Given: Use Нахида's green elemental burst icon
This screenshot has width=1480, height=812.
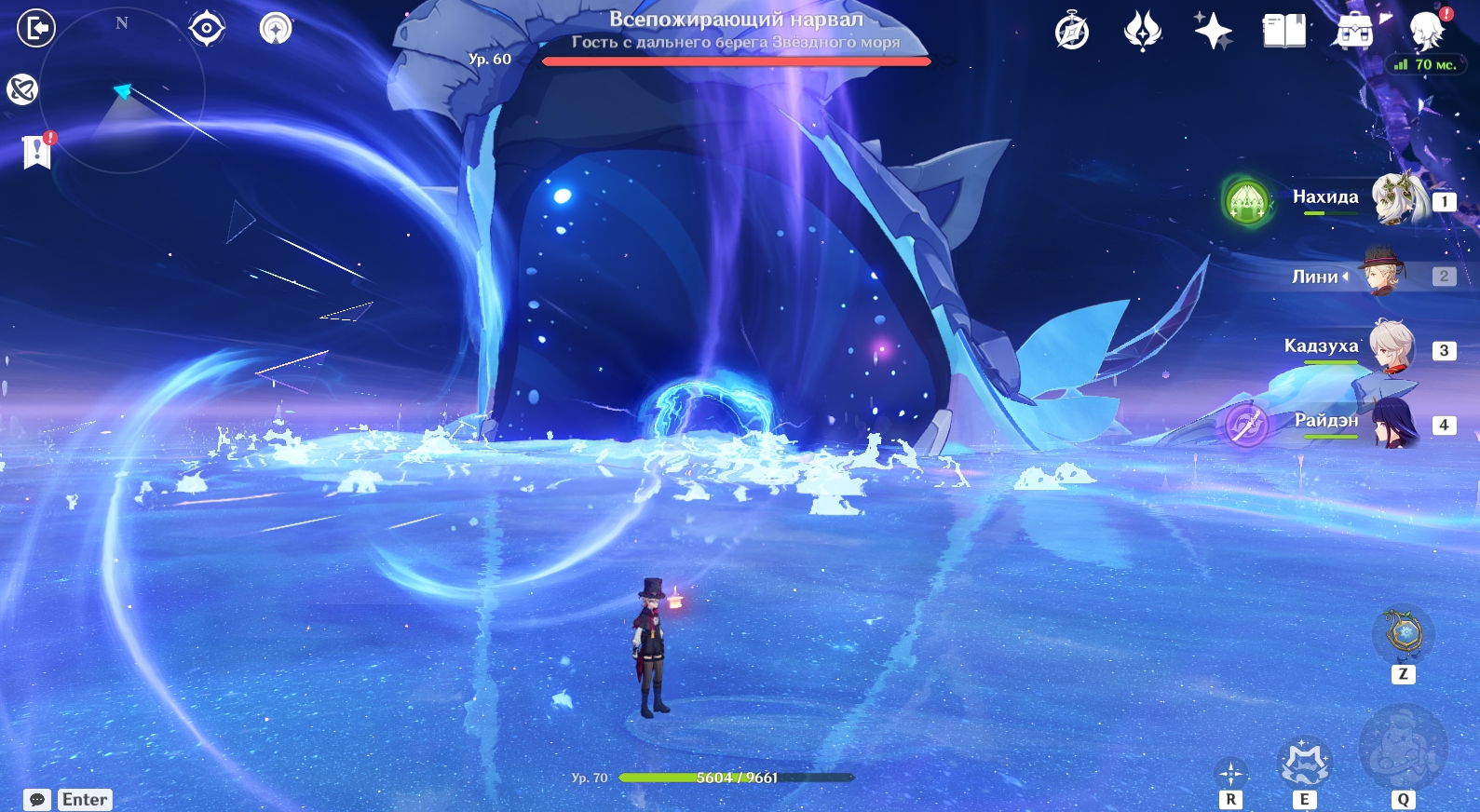Looking at the screenshot, I should pyautogui.click(x=1247, y=200).
